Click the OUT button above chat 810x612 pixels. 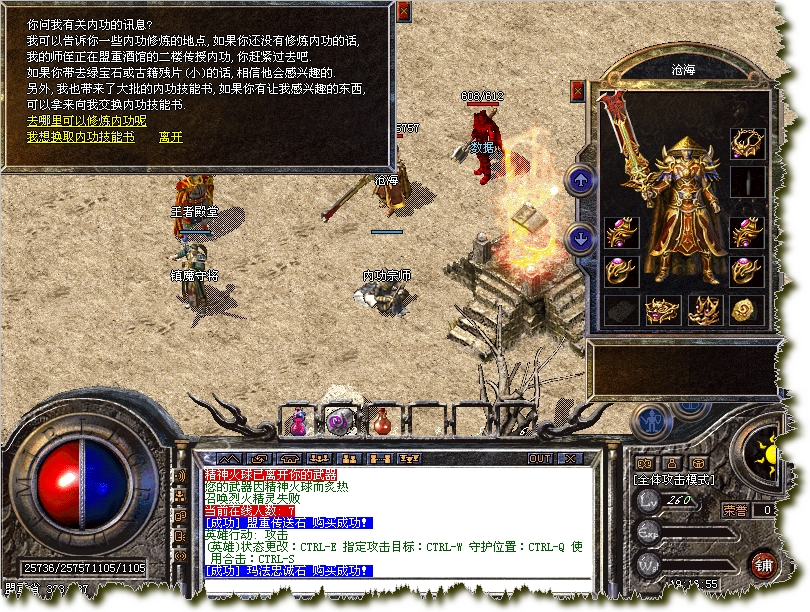[x=540, y=458]
